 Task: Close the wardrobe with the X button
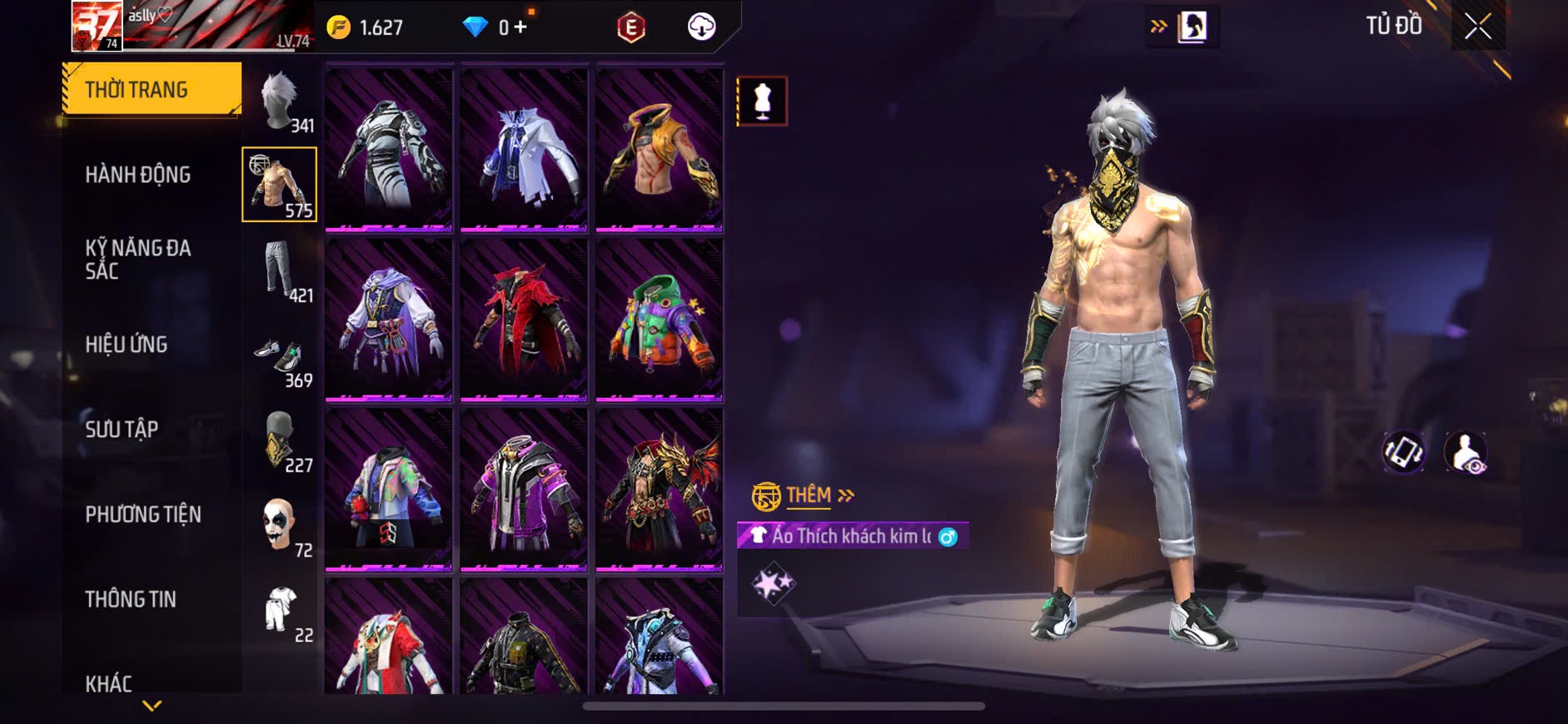[1477, 27]
